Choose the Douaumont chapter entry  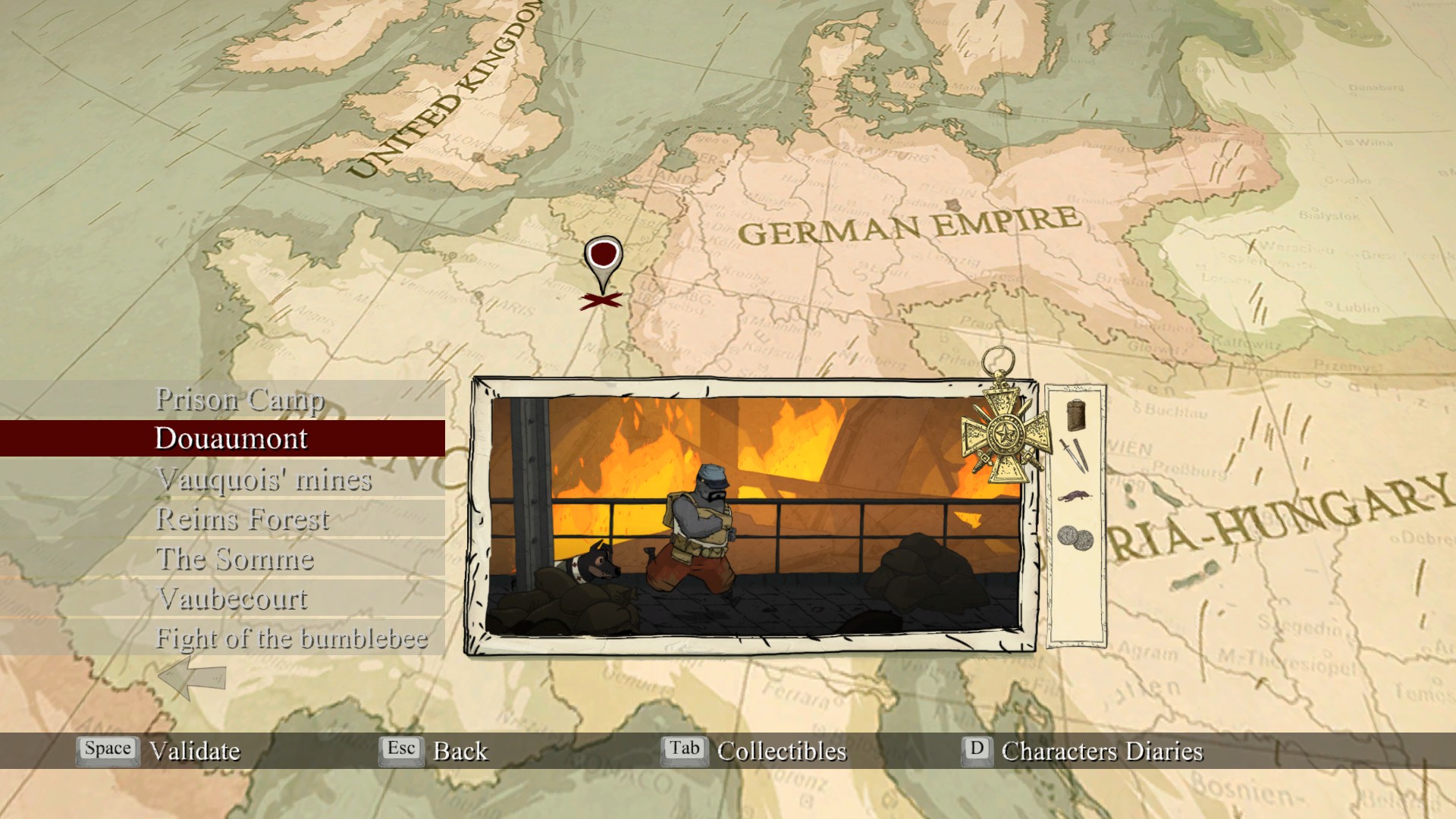231,438
